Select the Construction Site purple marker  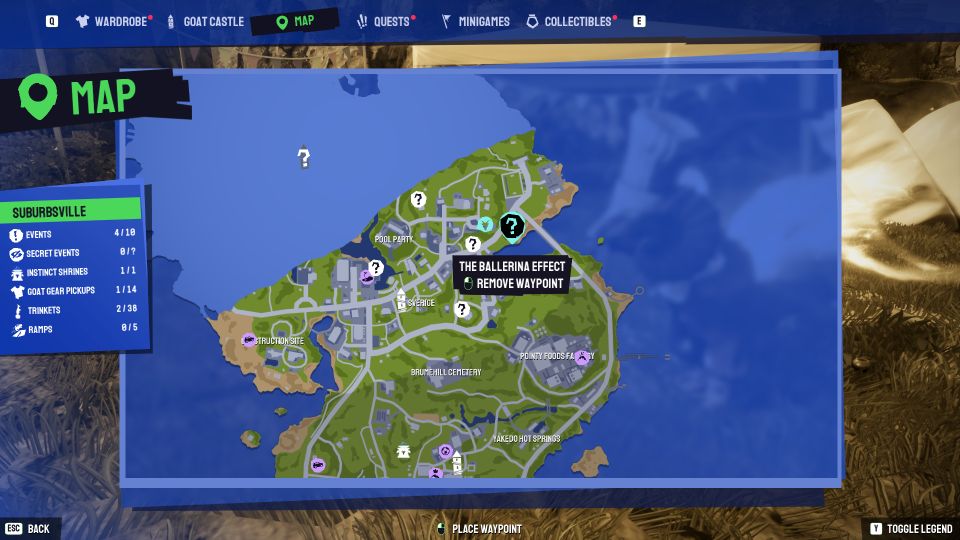(247, 341)
